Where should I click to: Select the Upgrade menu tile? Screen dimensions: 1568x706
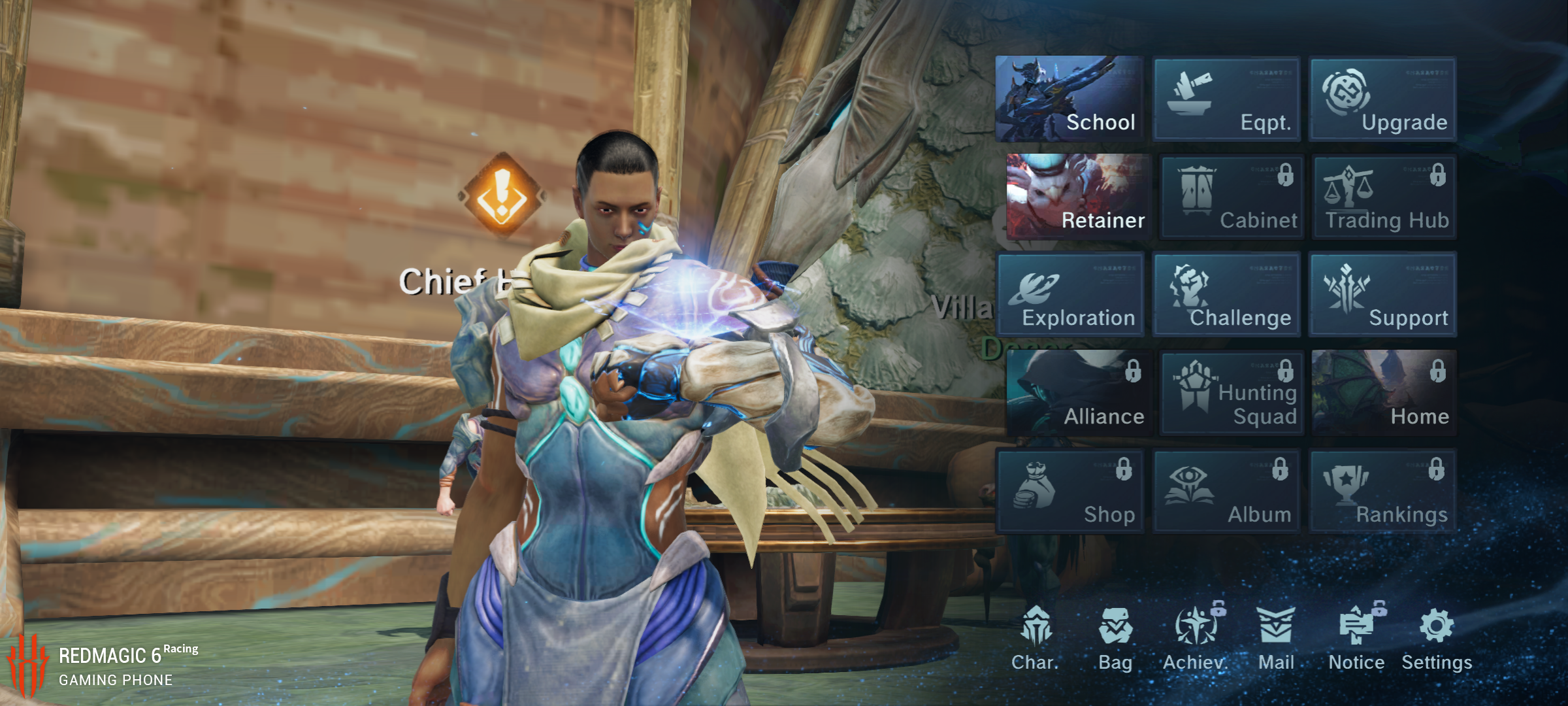pos(1383,99)
